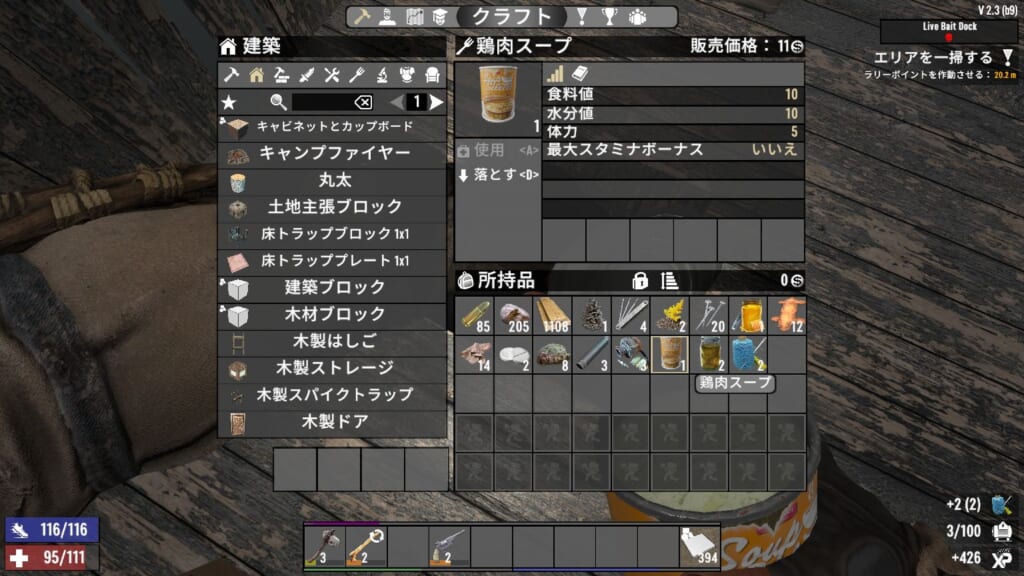This screenshot has width=1024, height=576.
Task: Sort inventory with the stack icon
Action: 669,280
